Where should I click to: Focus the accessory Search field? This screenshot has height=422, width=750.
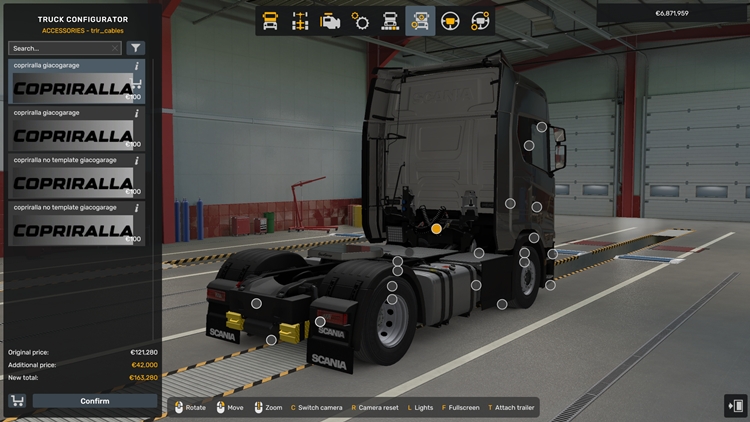pos(60,48)
